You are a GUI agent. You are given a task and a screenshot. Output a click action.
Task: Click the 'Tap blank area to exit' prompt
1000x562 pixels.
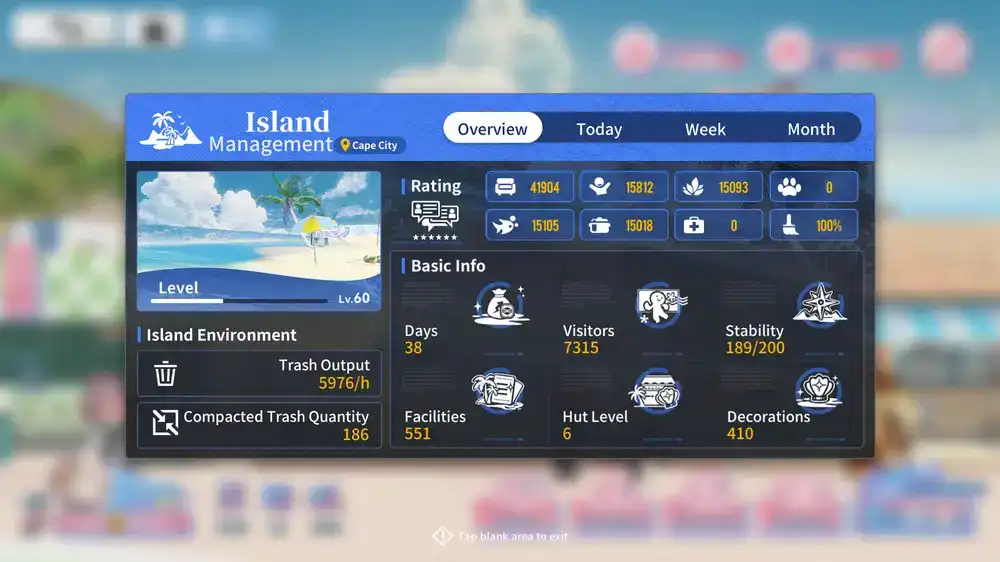click(501, 537)
